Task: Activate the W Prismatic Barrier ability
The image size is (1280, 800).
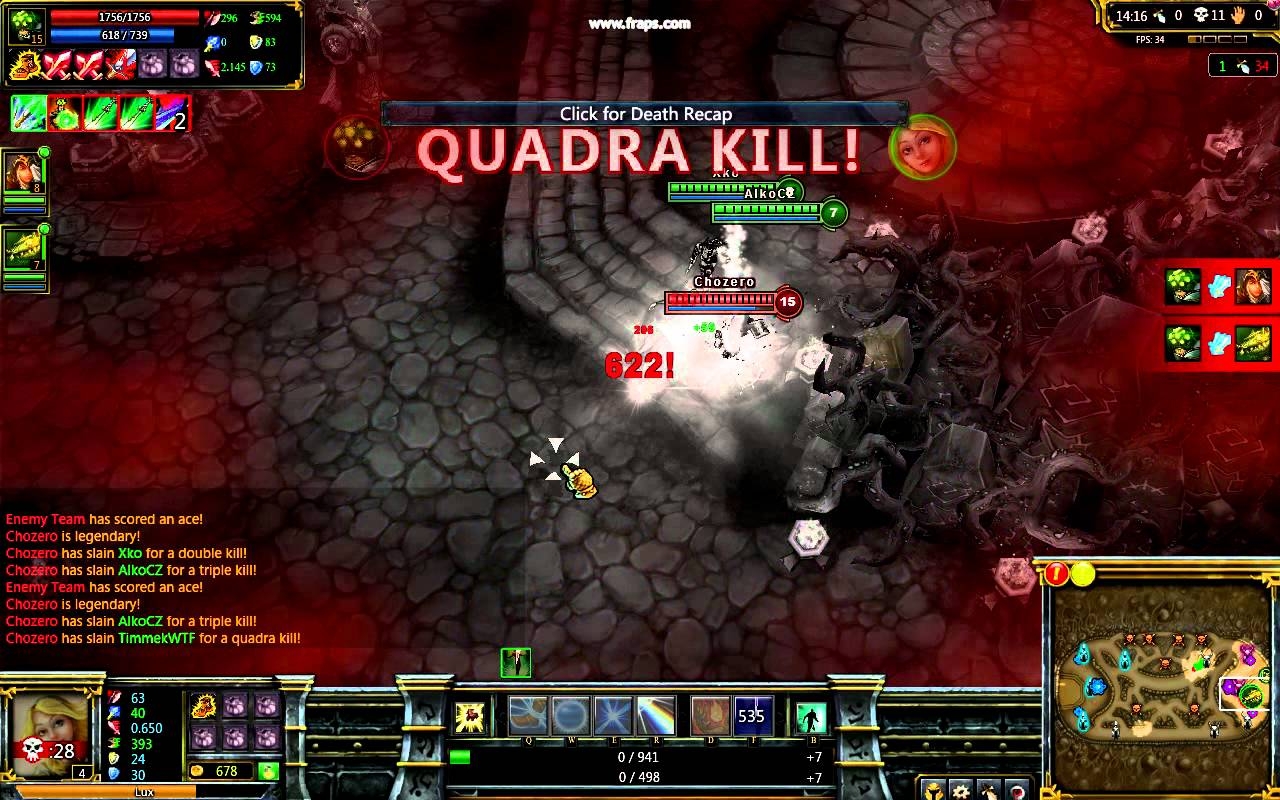Action: coord(571,715)
